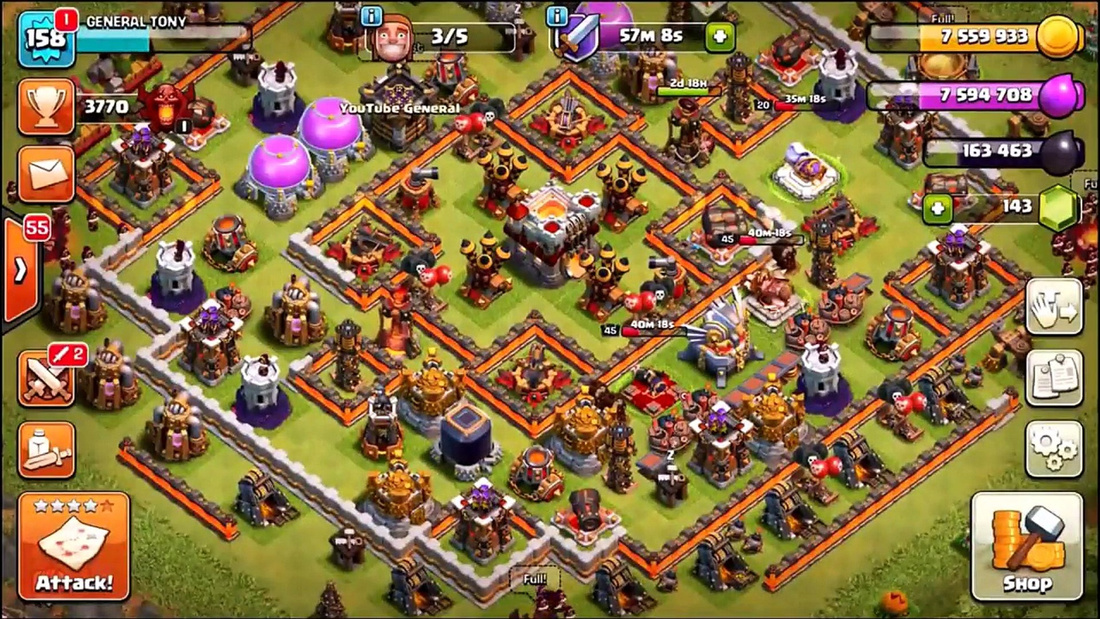Open the Settings gears button
1100x619 pixels.
pos(1054,449)
